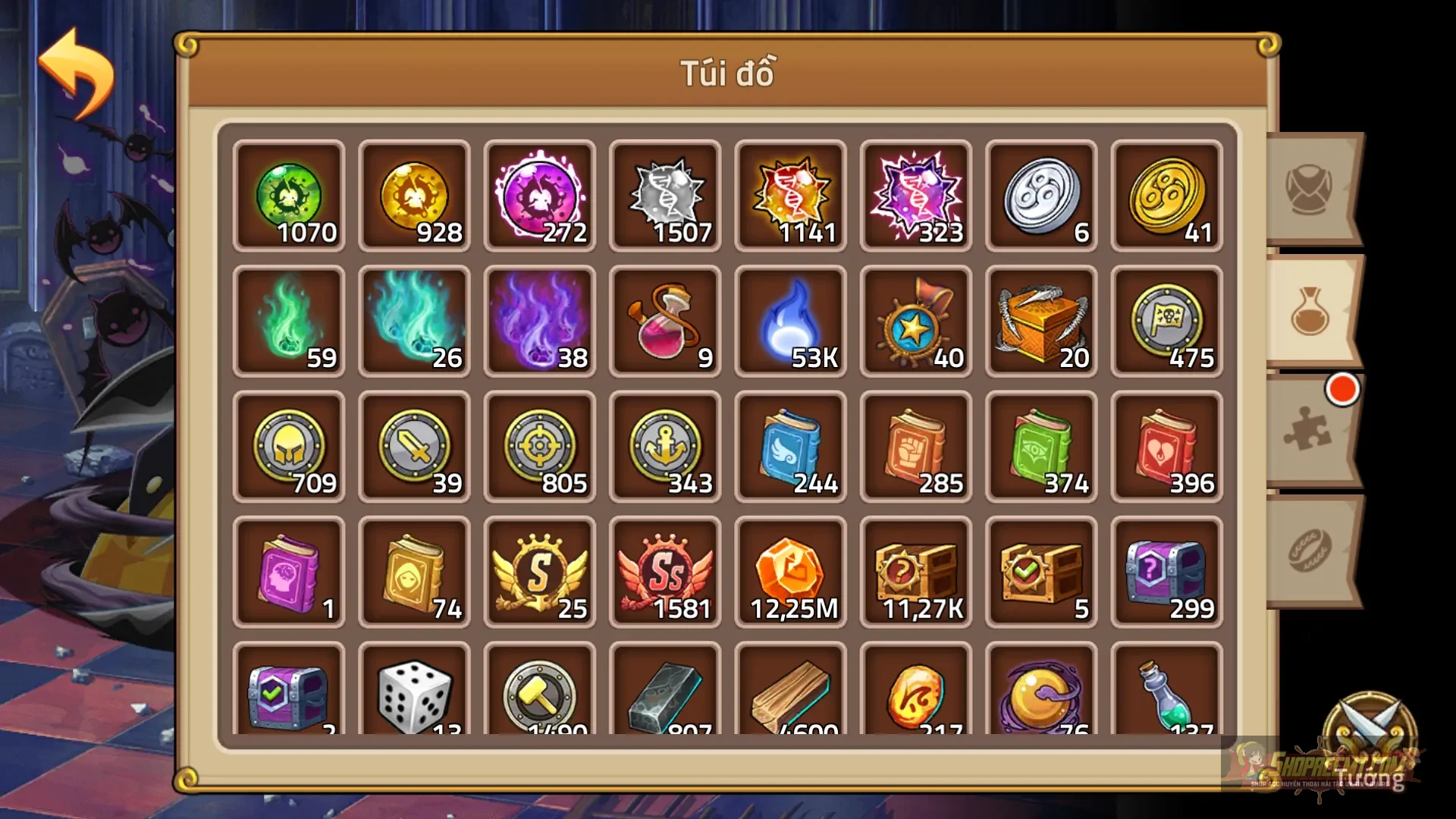The image size is (1456, 819).
Task: Select the silver DNA shard item
Action: [665, 196]
